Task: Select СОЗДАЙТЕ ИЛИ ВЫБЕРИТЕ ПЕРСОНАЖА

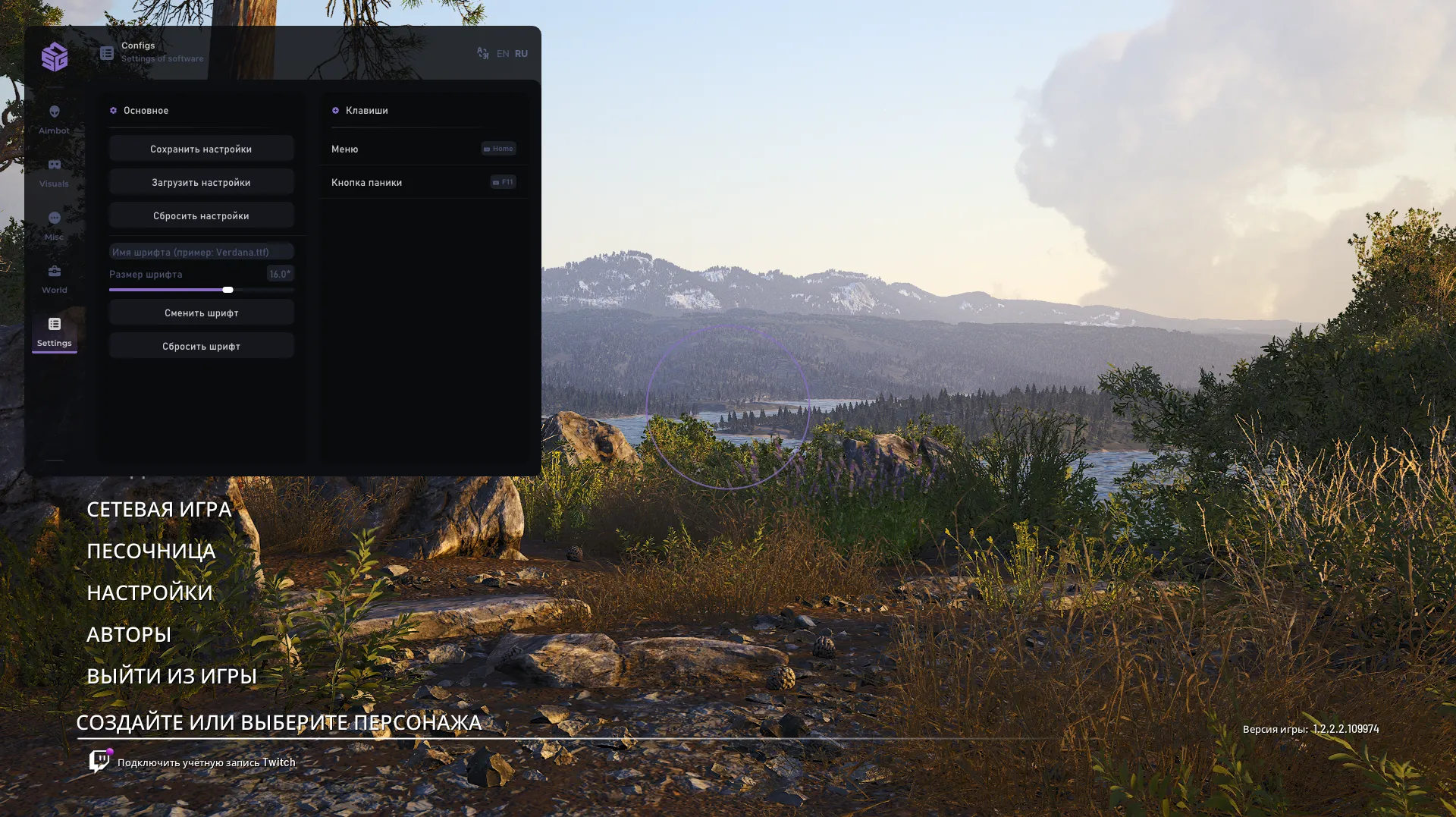Action: 278,723
